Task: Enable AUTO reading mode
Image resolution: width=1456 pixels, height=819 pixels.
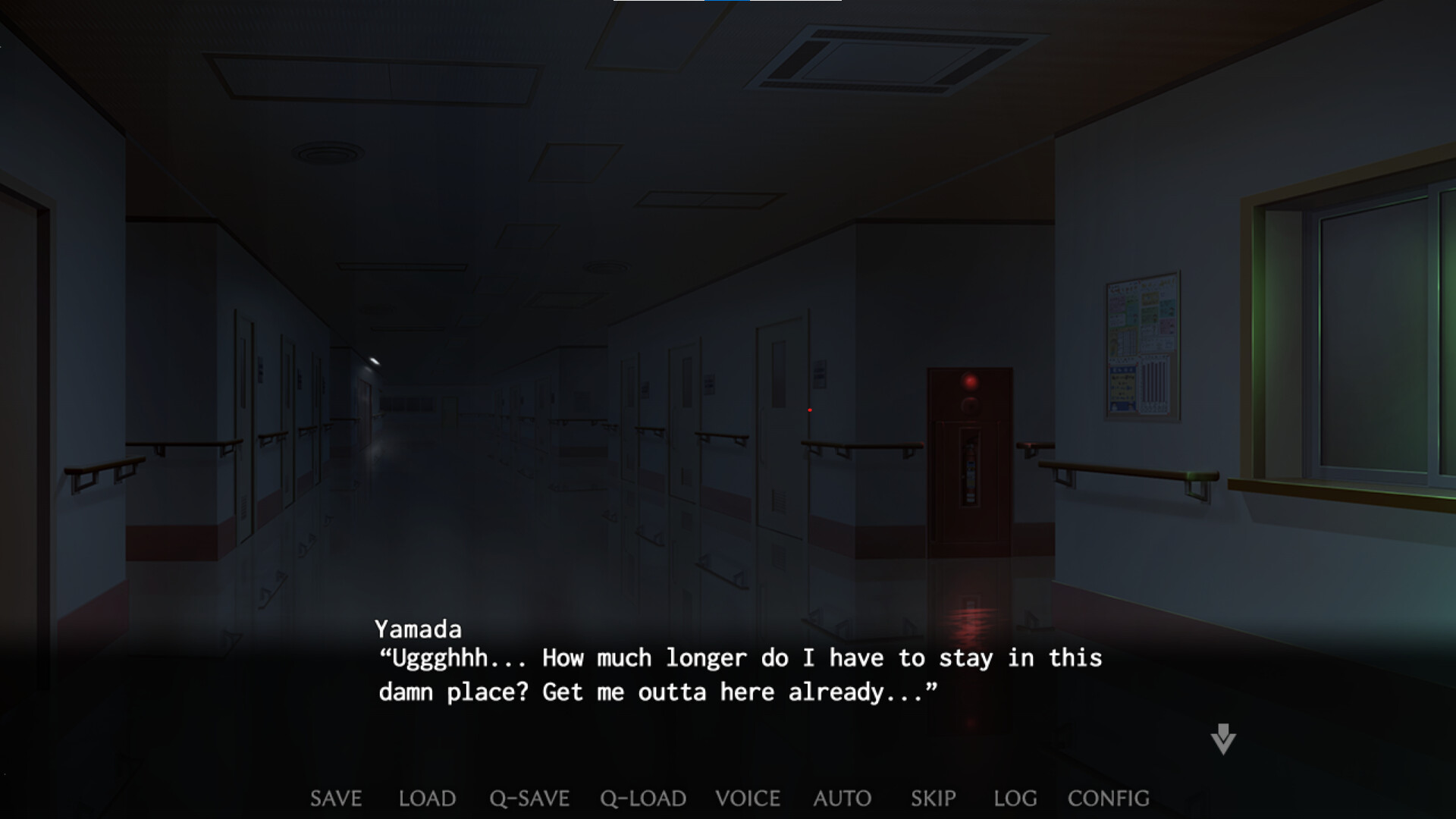Action: coord(842,799)
